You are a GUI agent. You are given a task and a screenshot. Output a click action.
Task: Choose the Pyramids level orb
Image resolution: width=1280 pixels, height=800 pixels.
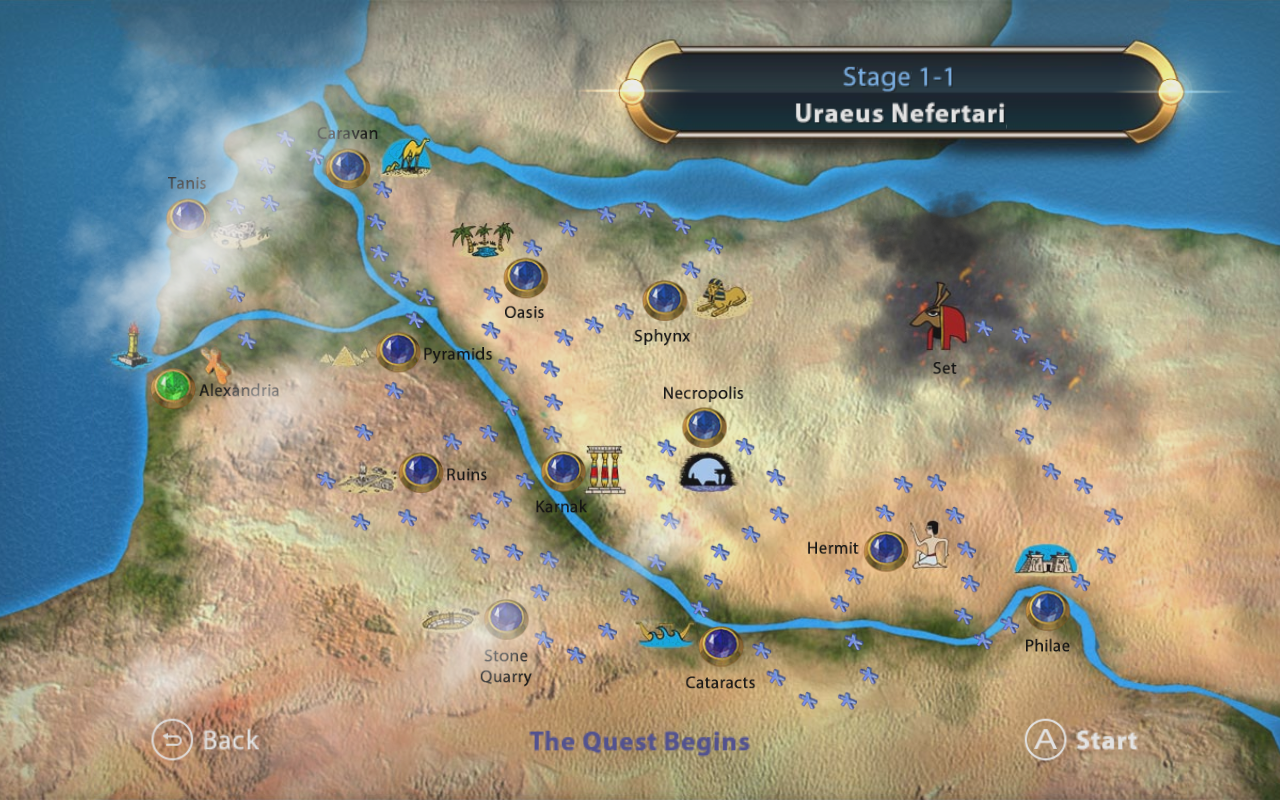[398, 350]
